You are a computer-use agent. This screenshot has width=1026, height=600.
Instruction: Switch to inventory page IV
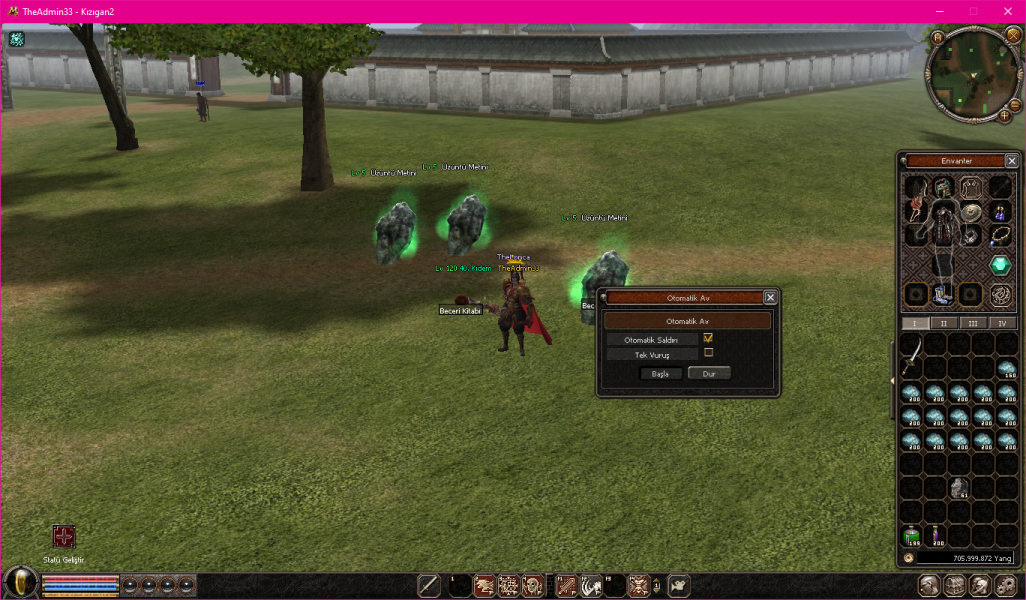[x=1002, y=323]
